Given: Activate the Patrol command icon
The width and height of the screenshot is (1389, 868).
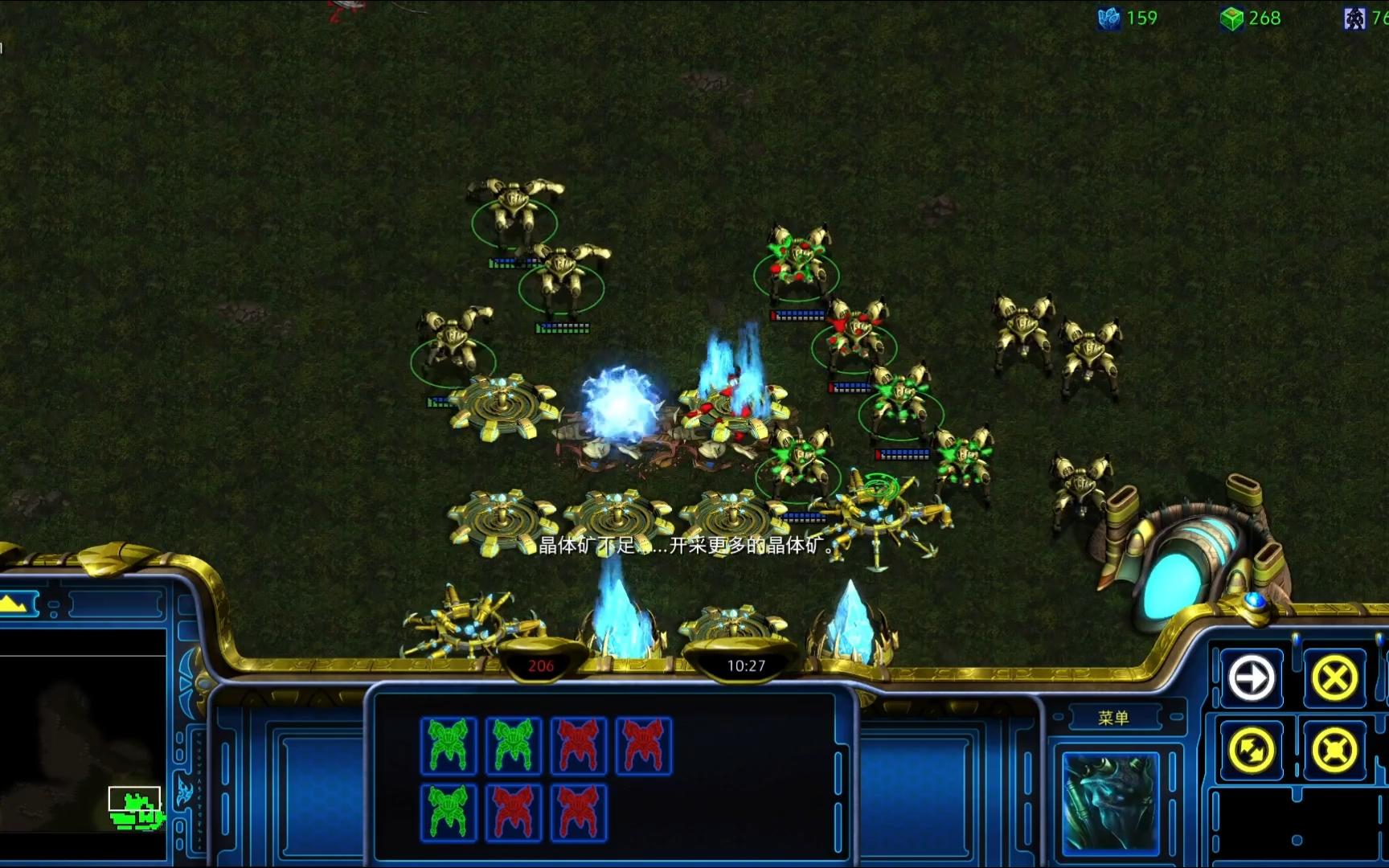Looking at the screenshot, I should coord(1252,750).
